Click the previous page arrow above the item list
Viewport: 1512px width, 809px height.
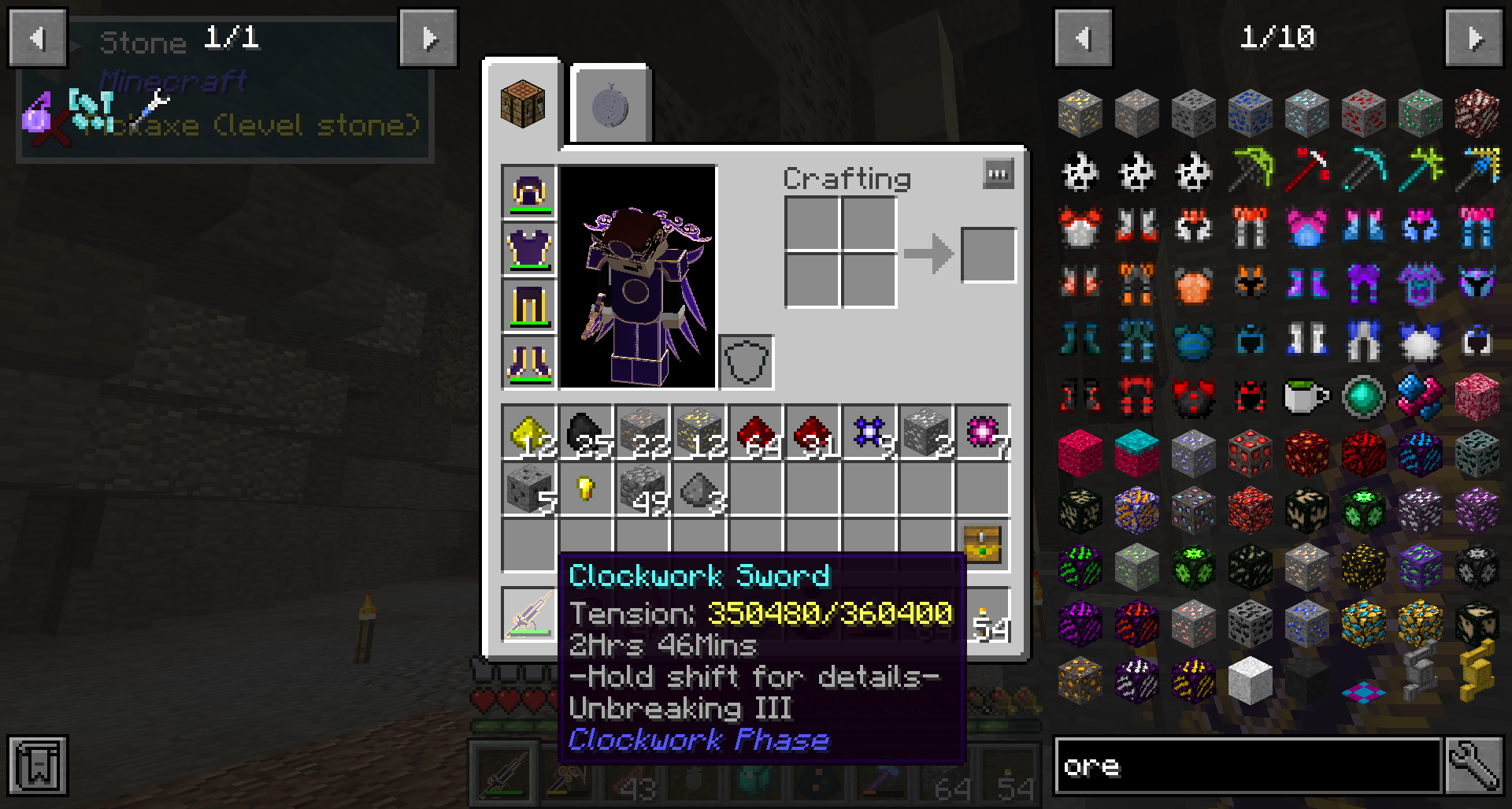point(1082,38)
